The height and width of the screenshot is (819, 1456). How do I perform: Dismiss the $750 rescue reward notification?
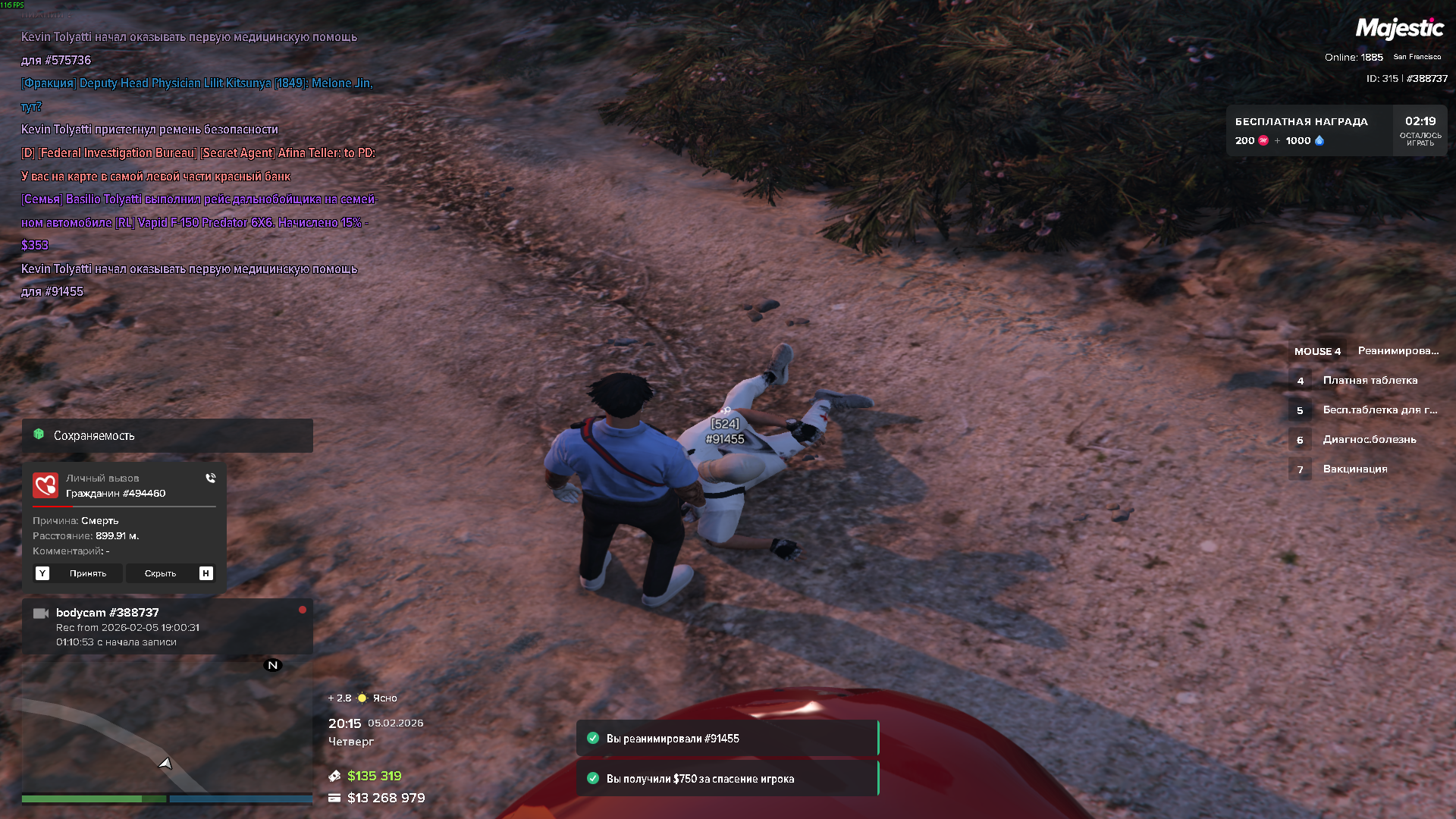click(x=726, y=779)
